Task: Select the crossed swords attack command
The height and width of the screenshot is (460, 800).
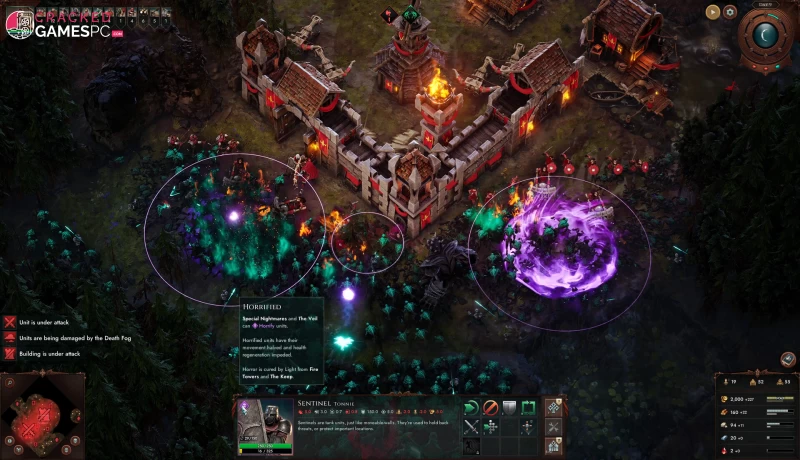Action: pyautogui.click(x=471, y=426)
